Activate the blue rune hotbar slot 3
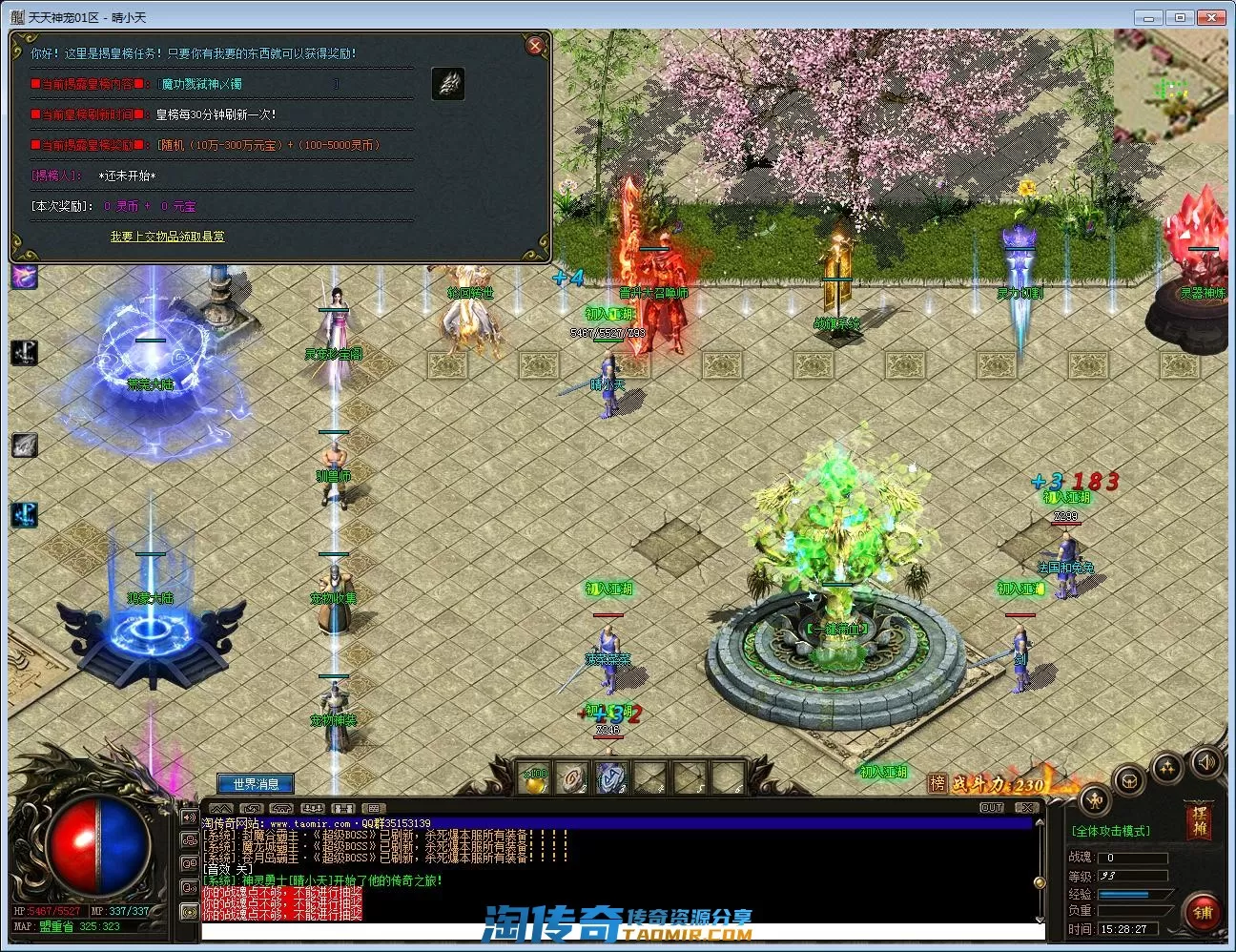Image resolution: width=1236 pixels, height=952 pixels. 611,779
